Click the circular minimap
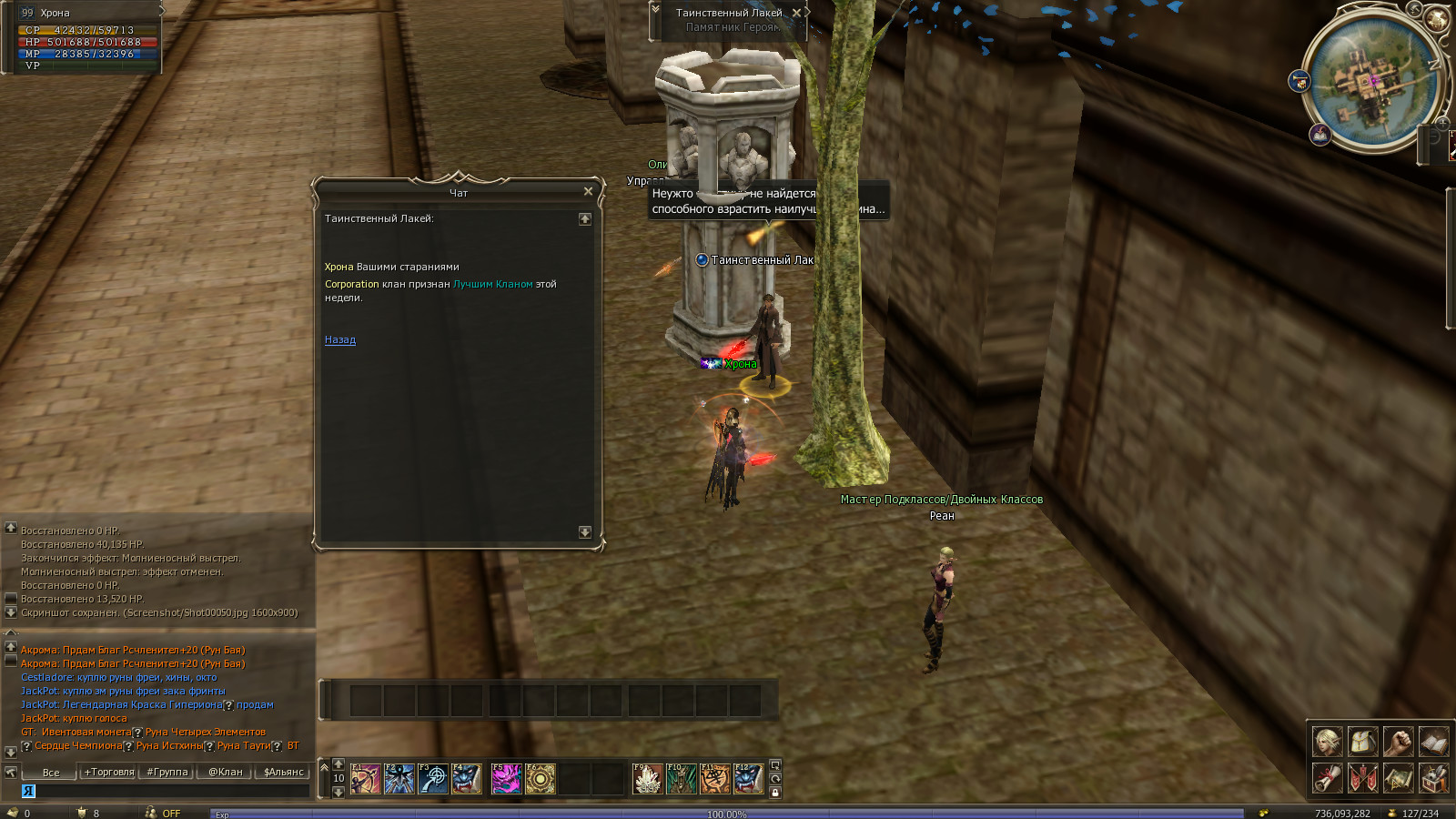 point(1370,82)
